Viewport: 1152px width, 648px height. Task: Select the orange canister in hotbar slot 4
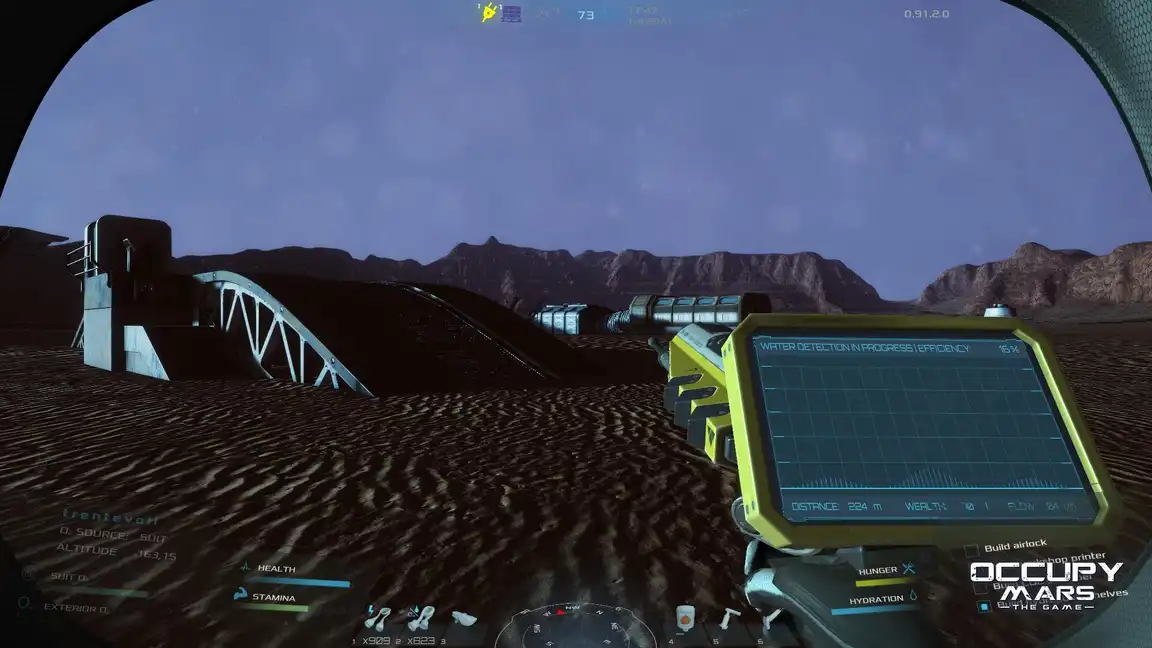(x=685, y=618)
